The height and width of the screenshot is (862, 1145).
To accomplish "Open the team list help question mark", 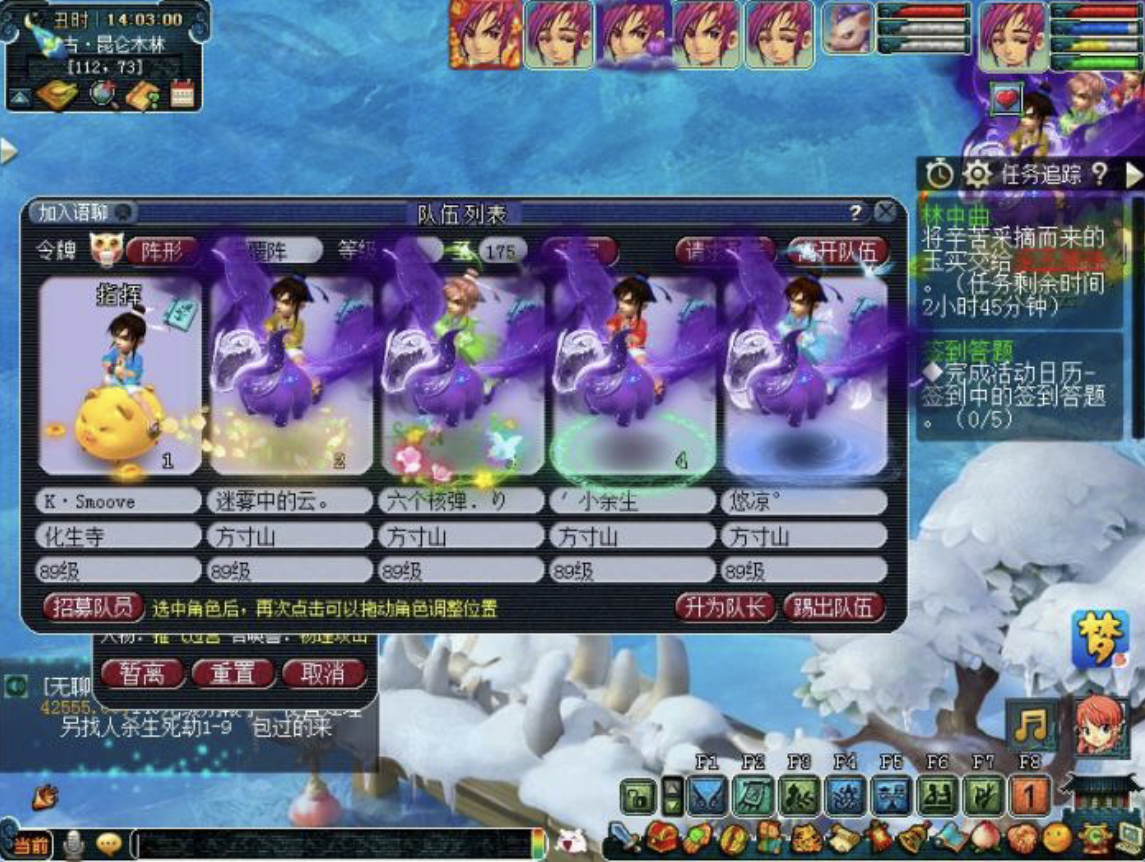I will point(855,212).
